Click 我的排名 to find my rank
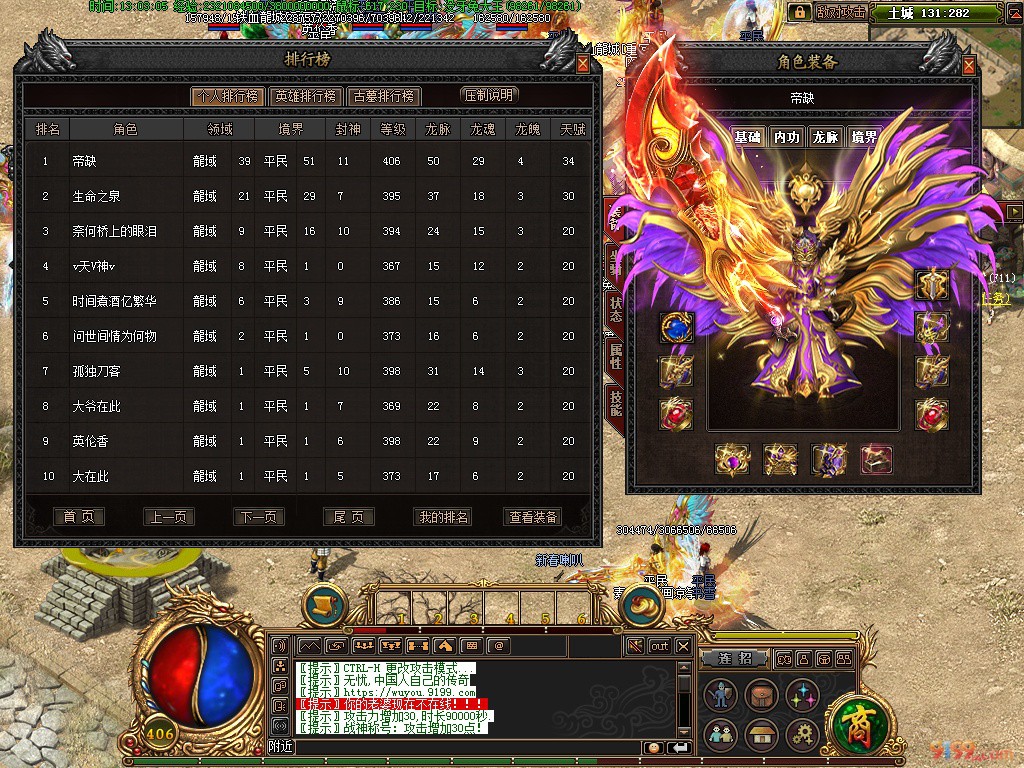The width and height of the screenshot is (1024, 768). (x=441, y=517)
